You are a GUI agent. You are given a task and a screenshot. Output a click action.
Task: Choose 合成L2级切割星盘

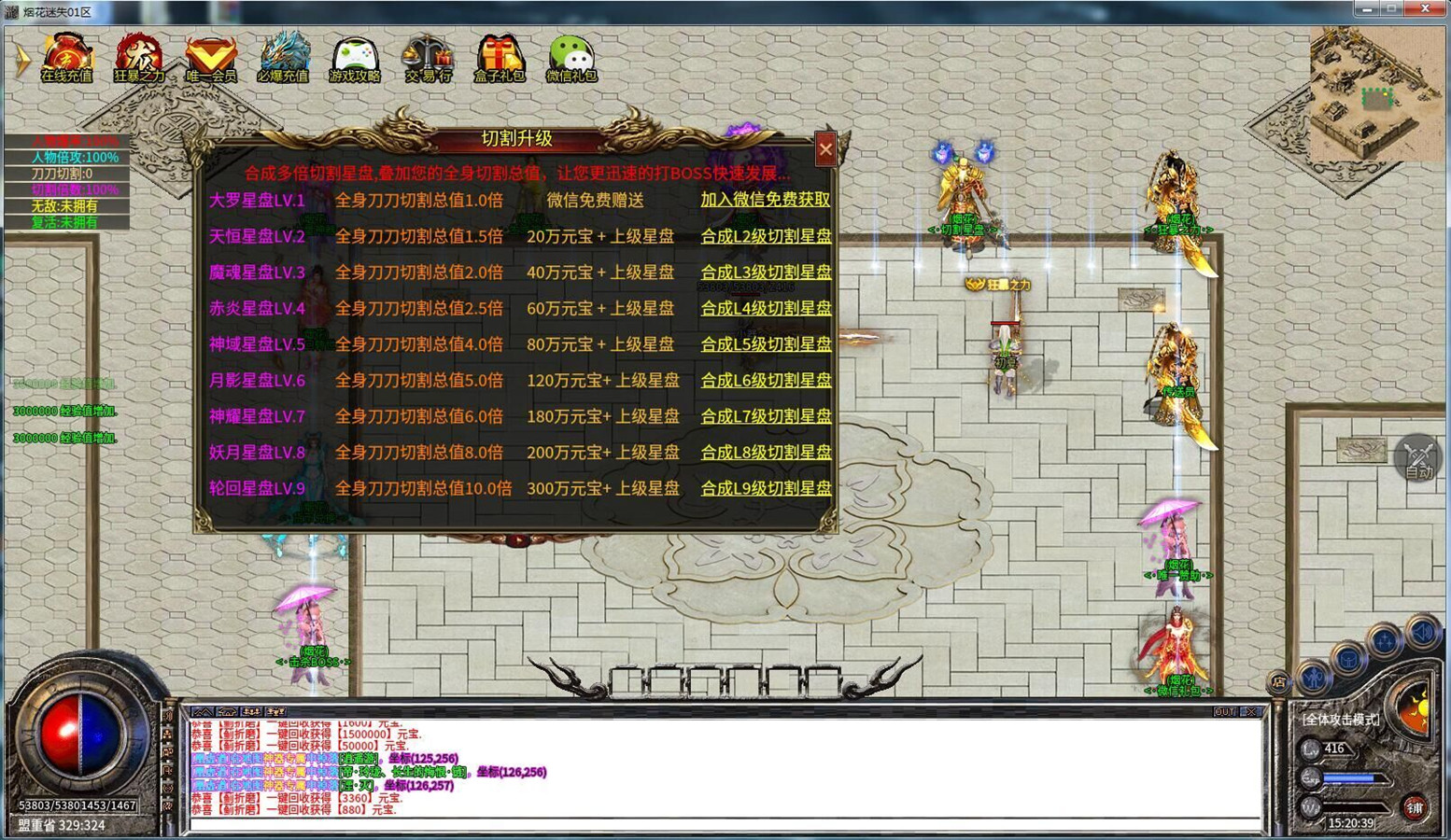tap(766, 236)
